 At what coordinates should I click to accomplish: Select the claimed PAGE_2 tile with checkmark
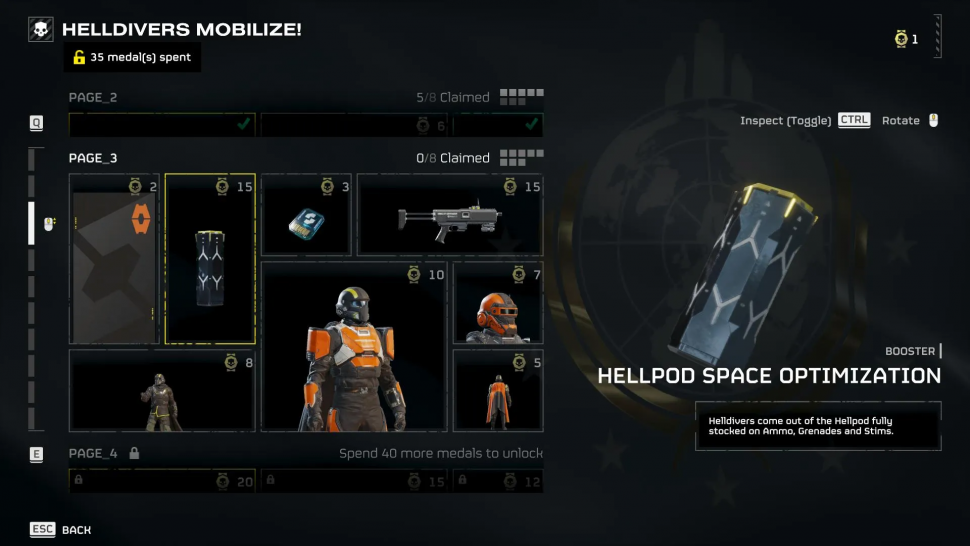[x=162, y=124]
